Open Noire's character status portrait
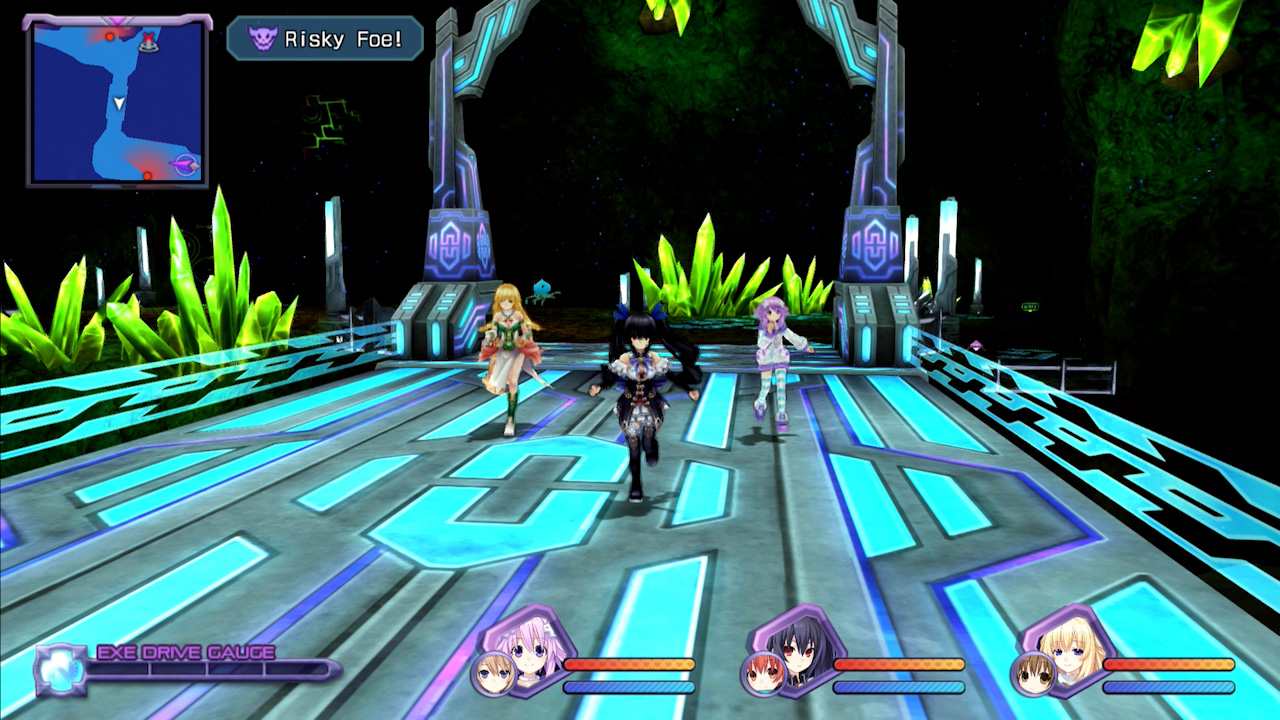The image size is (1280, 720). click(800, 648)
